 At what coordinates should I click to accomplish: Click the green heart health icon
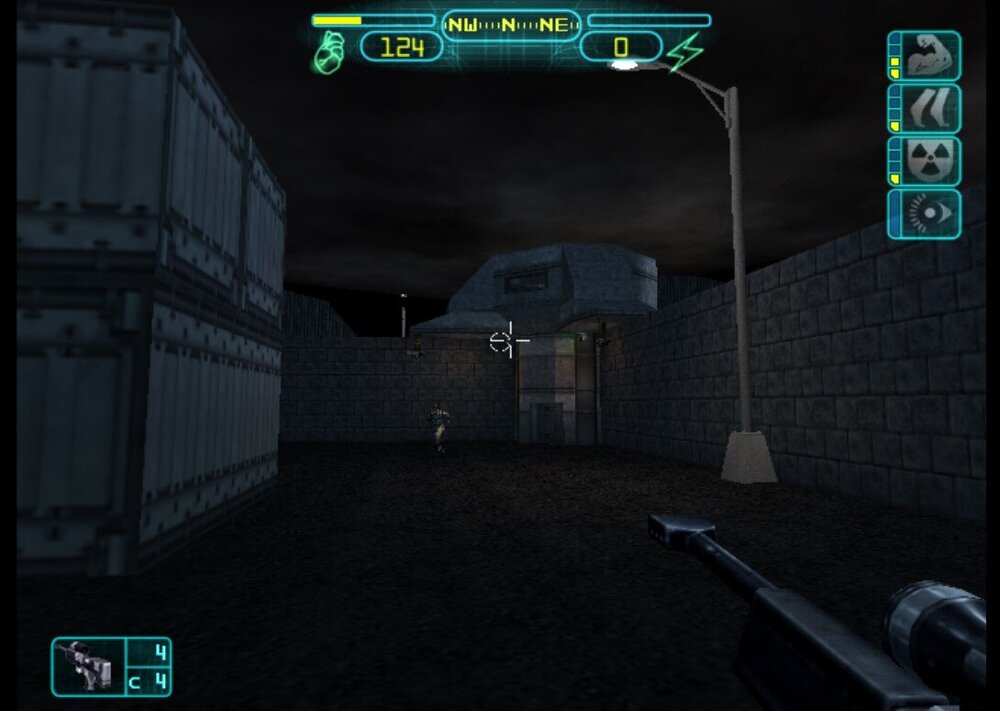[x=328, y=51]
